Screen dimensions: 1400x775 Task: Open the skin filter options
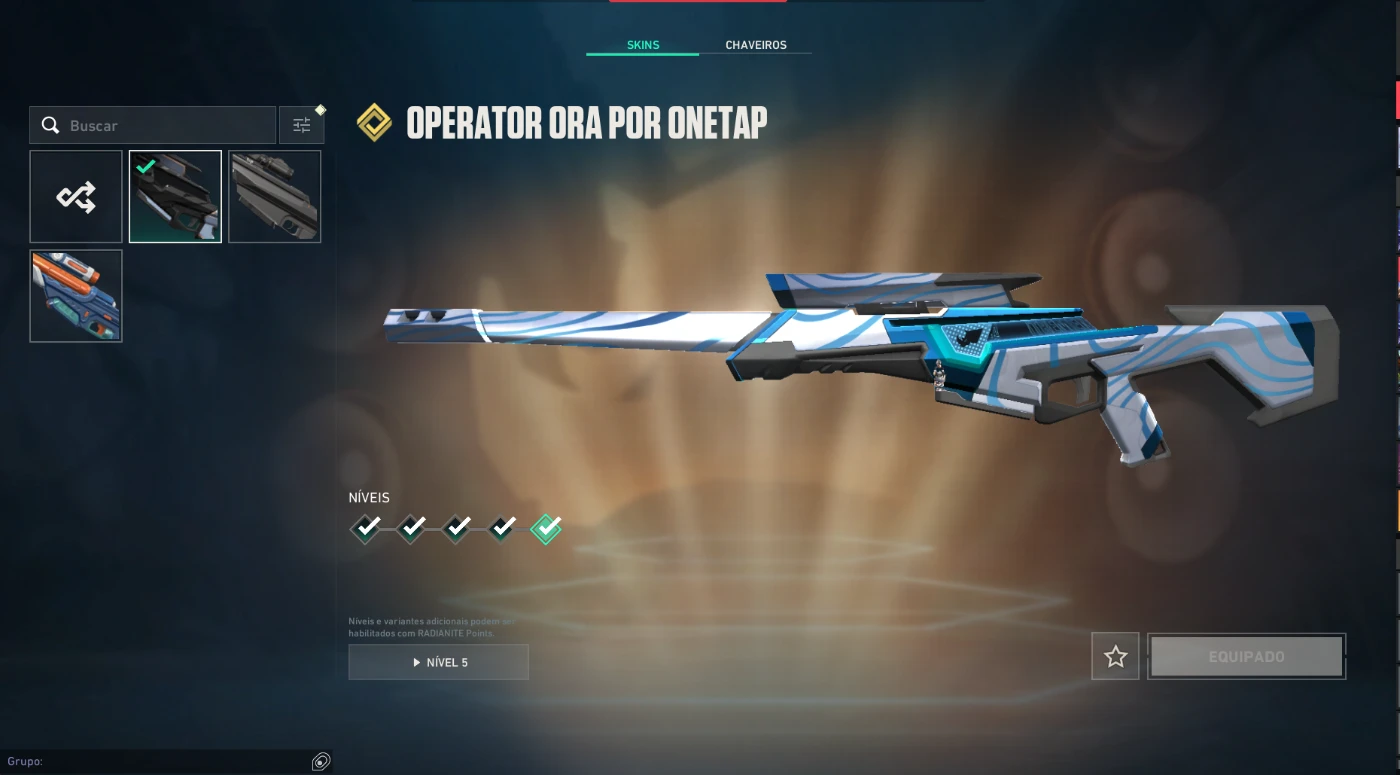click(301, 126)
